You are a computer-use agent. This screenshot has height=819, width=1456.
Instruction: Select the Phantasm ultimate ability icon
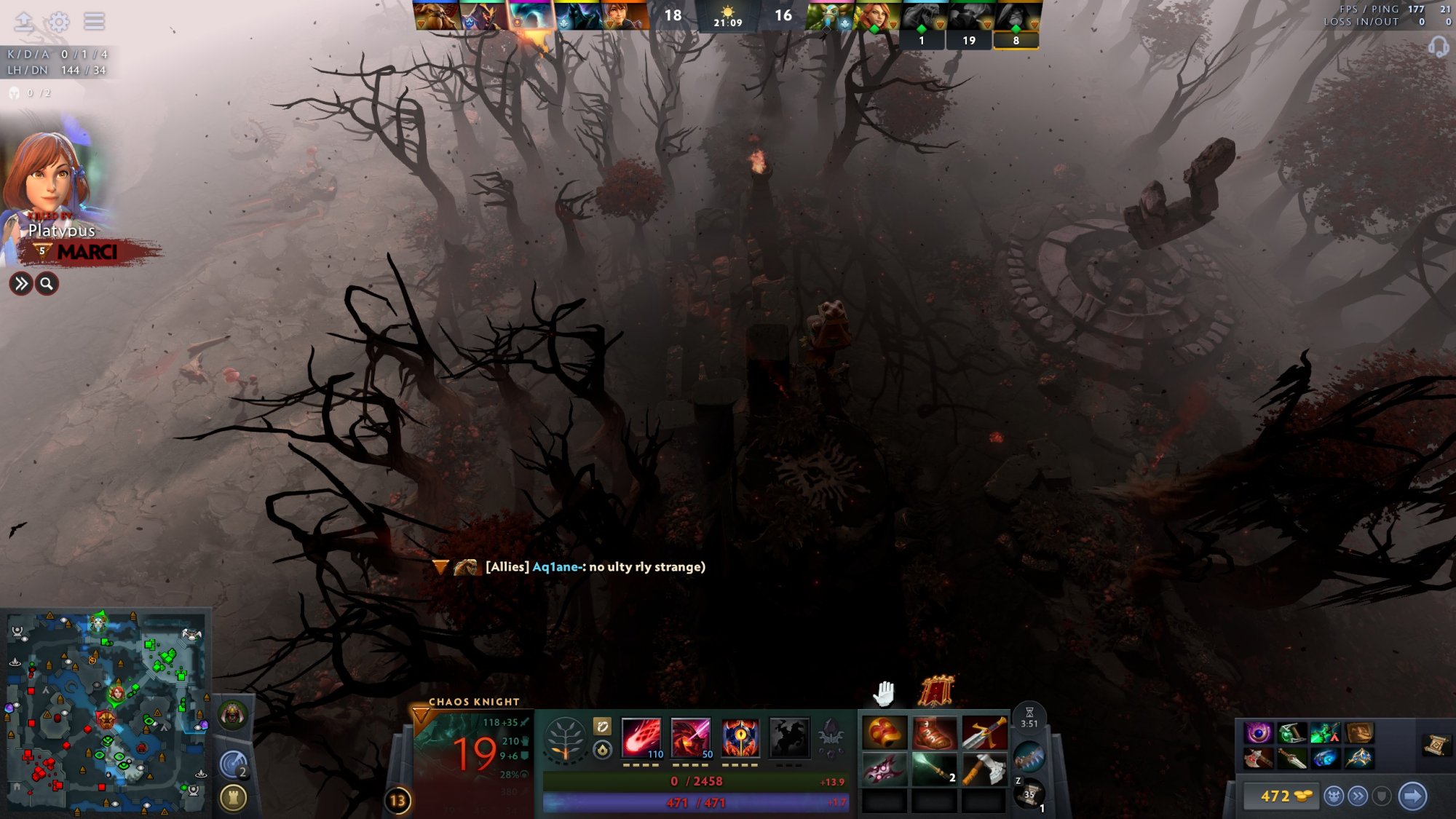click(x=789, y=737)
